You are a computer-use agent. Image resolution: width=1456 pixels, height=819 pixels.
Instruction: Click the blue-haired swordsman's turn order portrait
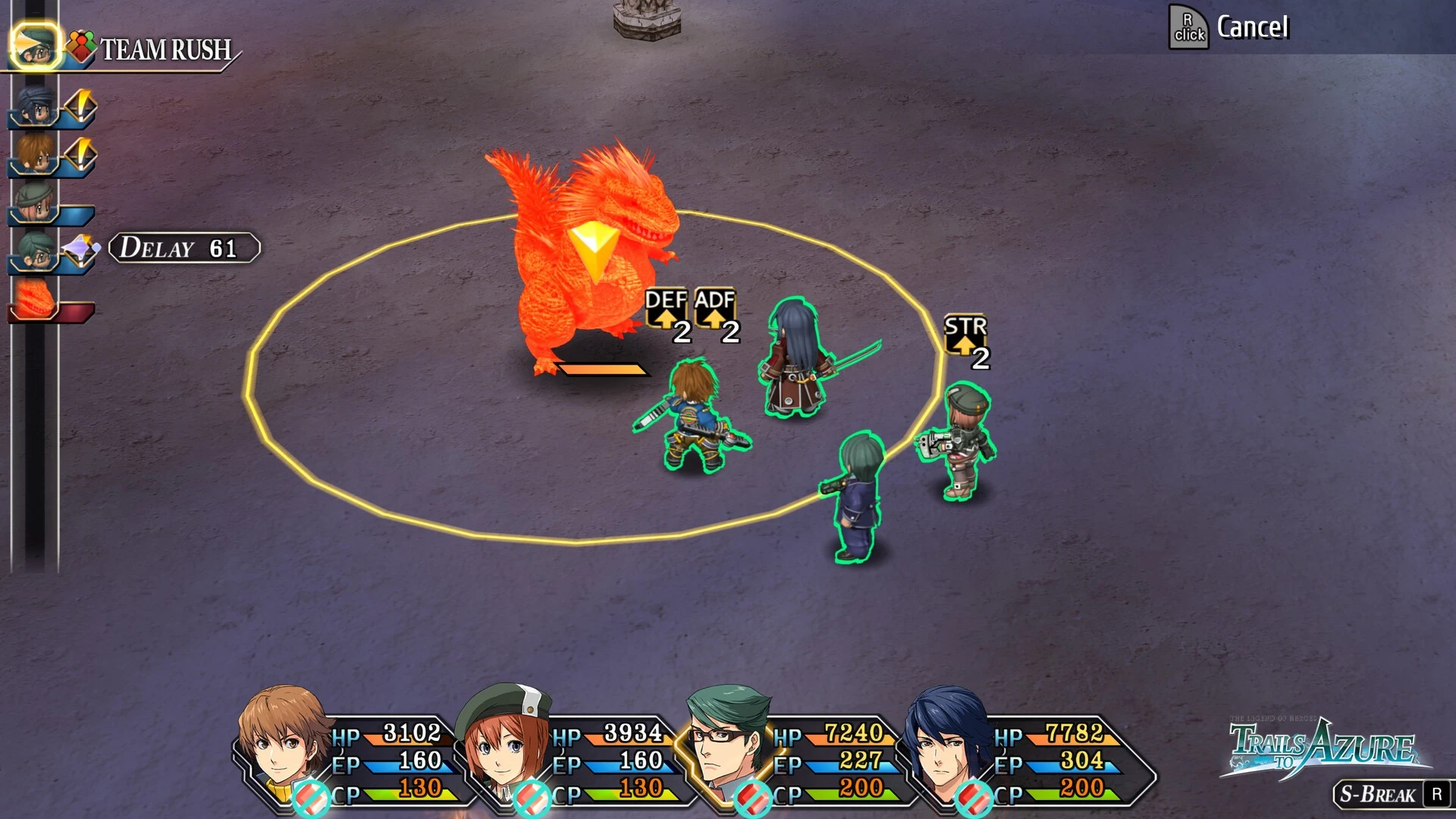(36, 106)
